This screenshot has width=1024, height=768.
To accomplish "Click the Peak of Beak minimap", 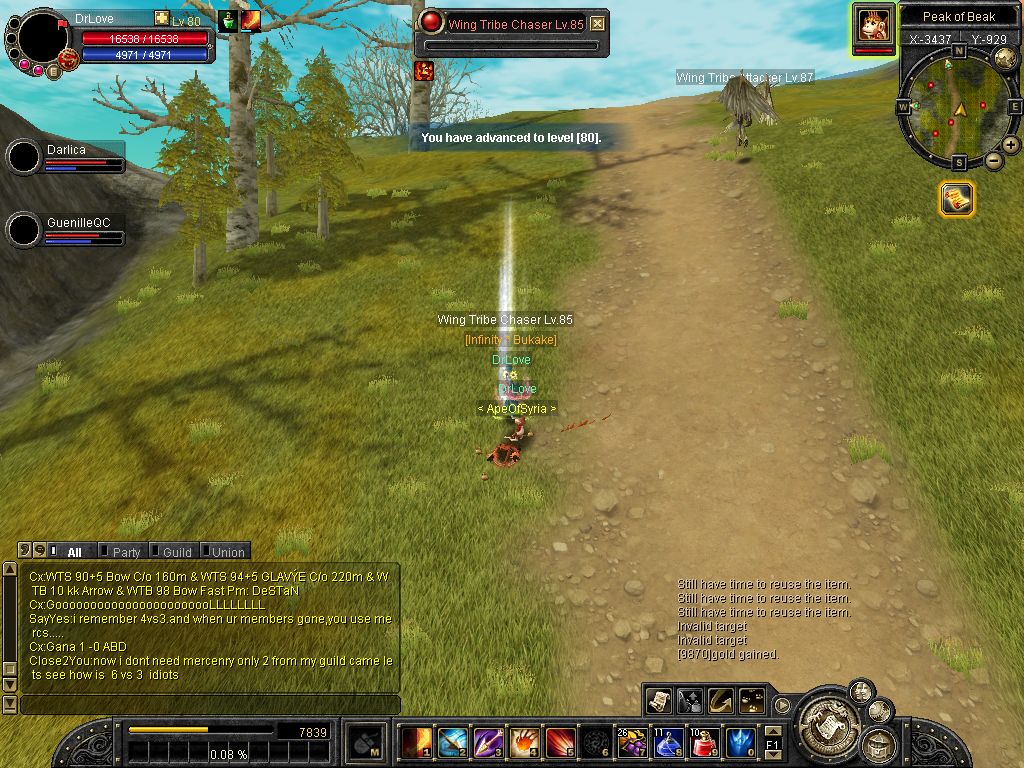I will [x=958, y=107].
